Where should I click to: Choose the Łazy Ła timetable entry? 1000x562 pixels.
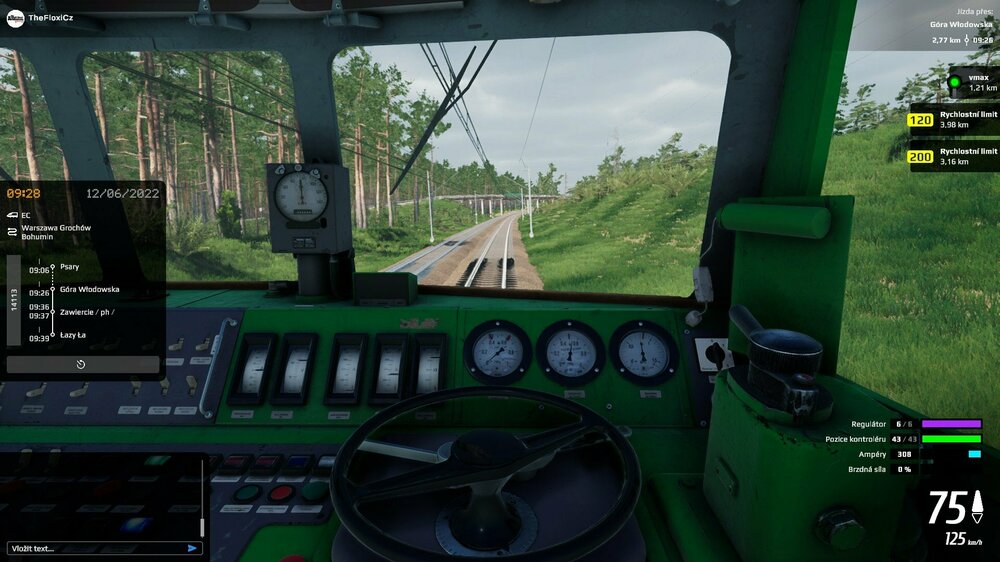click(x=73, y=336)
